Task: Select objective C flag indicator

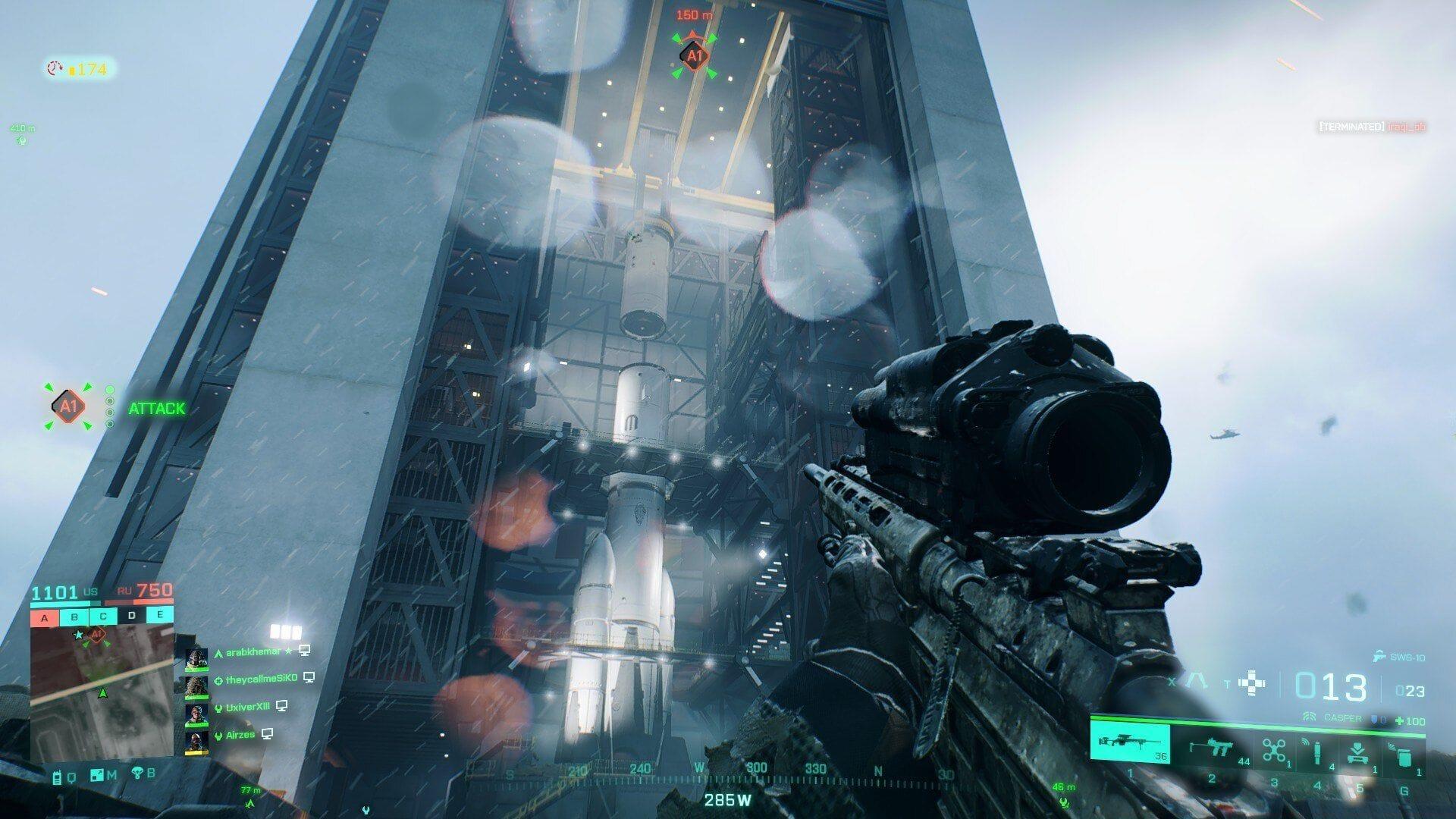Action: (x=103, y=616)
